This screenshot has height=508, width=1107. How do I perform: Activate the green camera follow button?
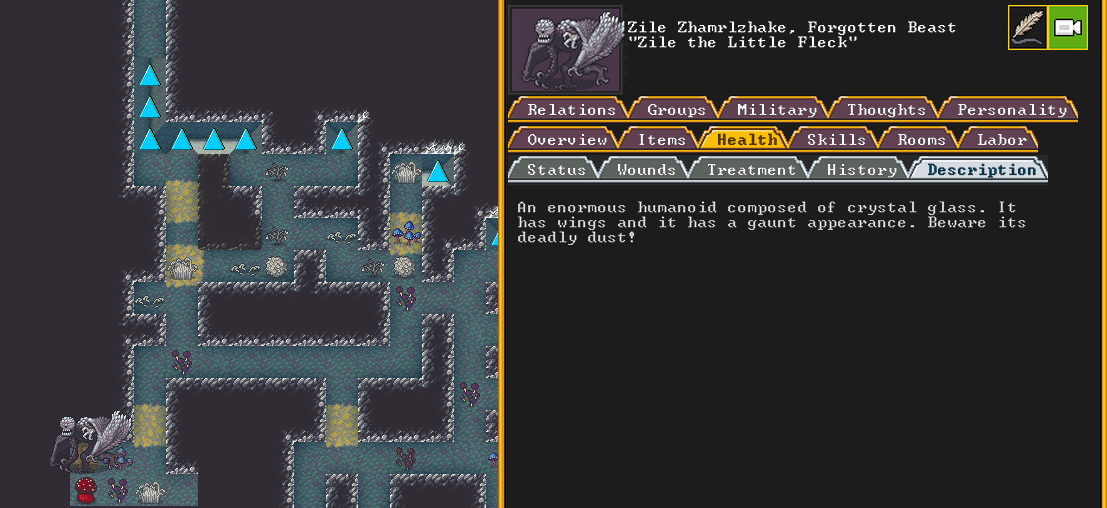1067,28
